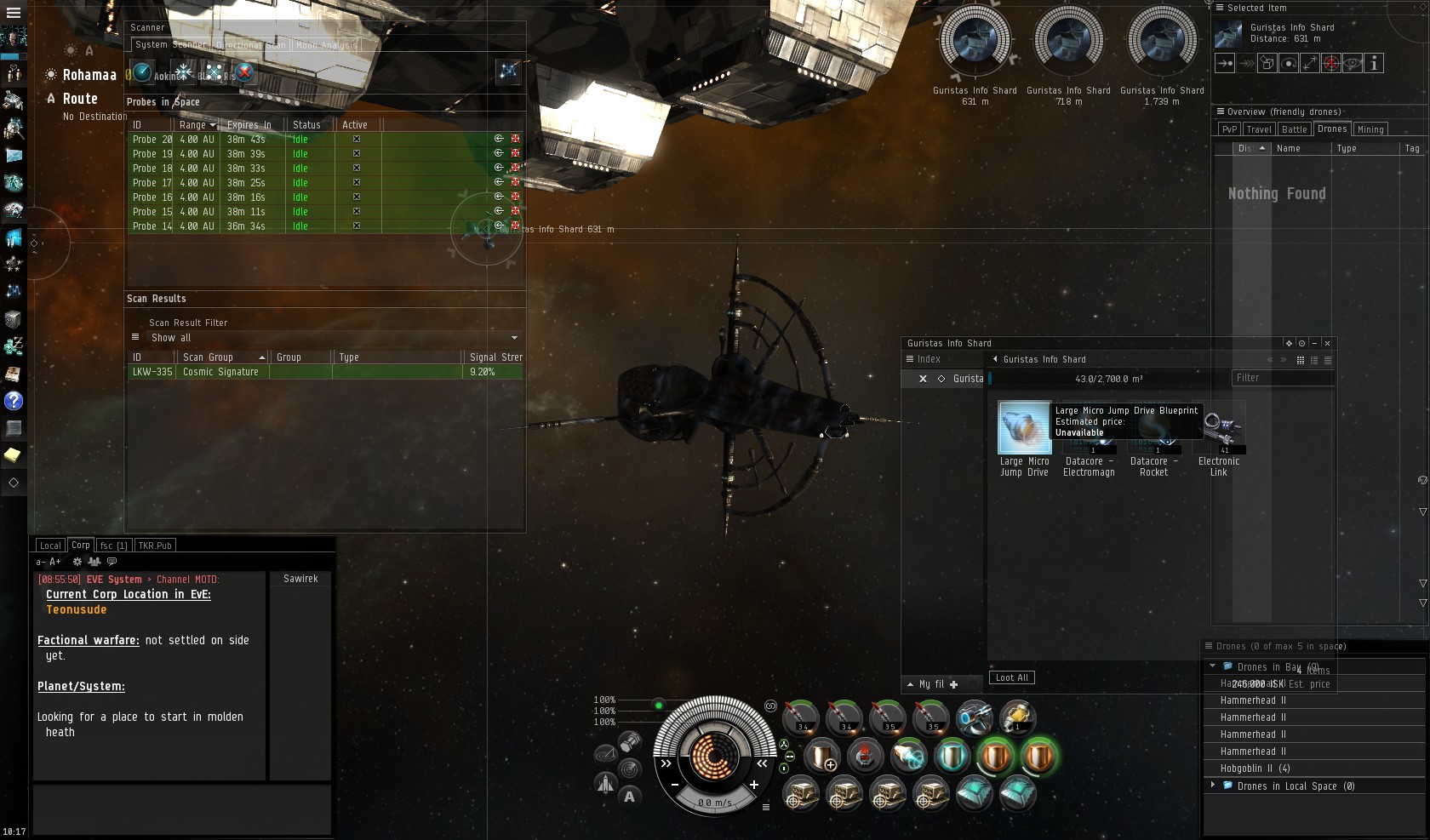1430x840 pixels.
Task: Close the Guristas Info Shard container window
Action: (1327, 343)
